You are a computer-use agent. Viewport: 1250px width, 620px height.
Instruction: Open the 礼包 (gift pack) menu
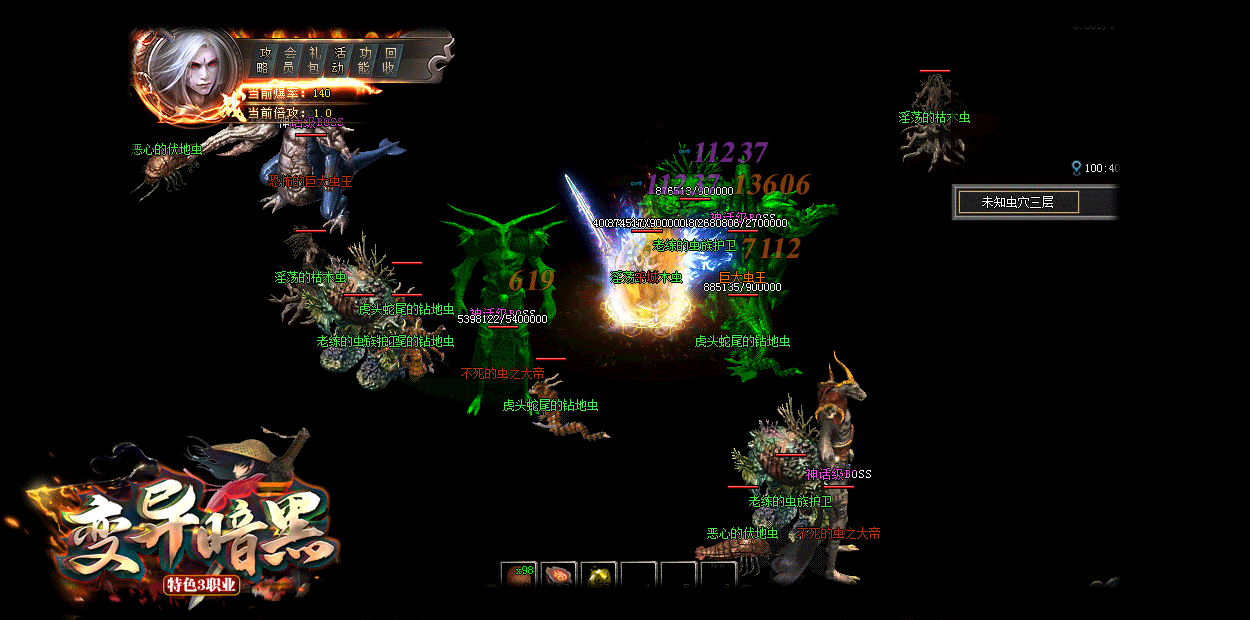[x=314, y=60]
